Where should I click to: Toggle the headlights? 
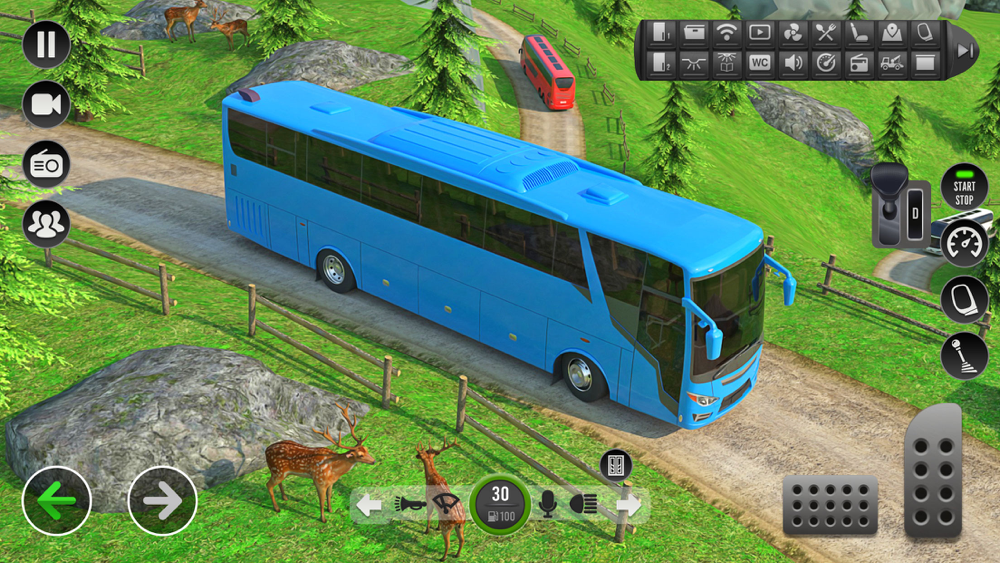click(583, 505)
